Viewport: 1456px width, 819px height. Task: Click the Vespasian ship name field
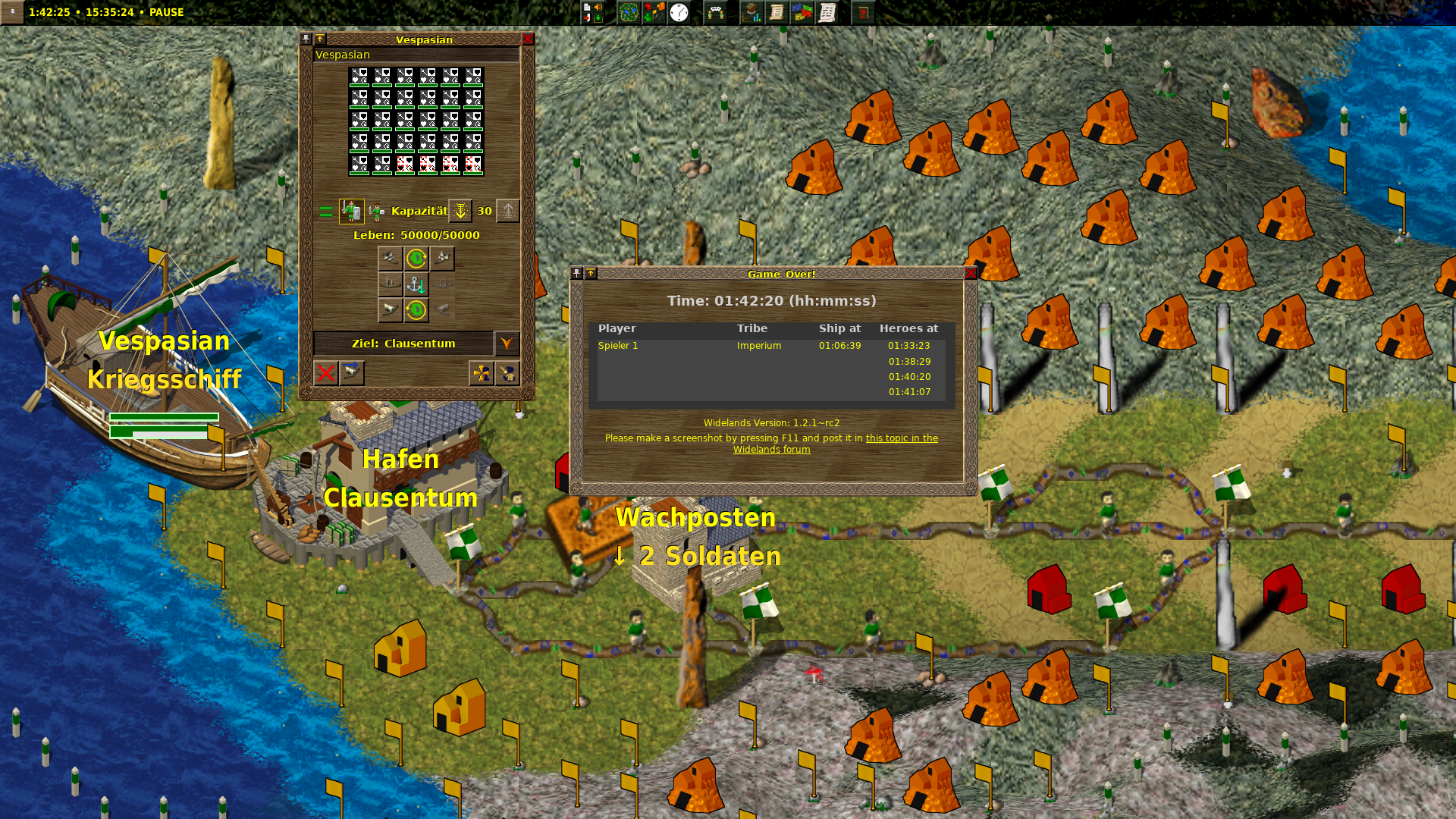point(416,55)
